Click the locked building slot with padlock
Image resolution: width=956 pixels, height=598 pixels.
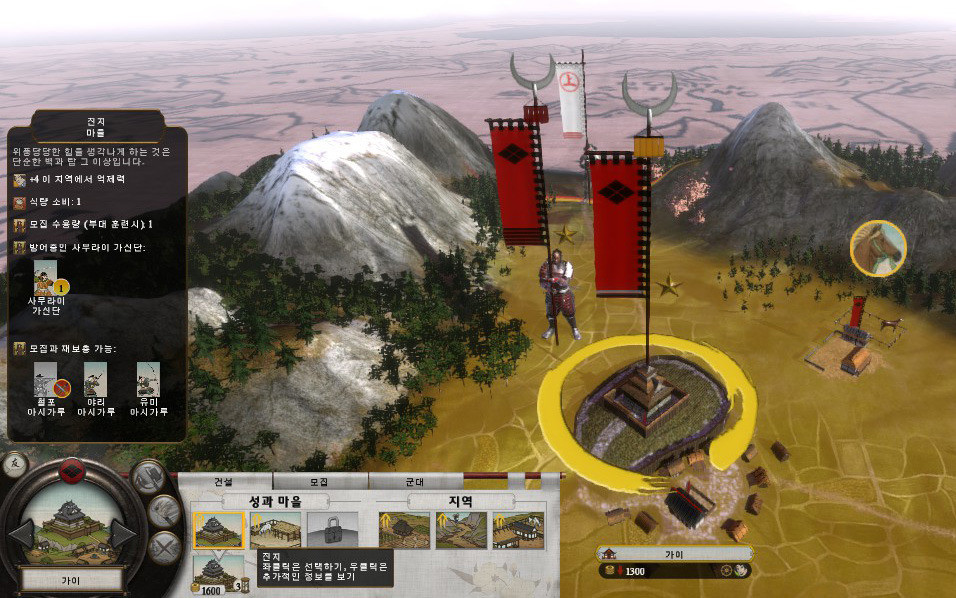coord(332,529)
